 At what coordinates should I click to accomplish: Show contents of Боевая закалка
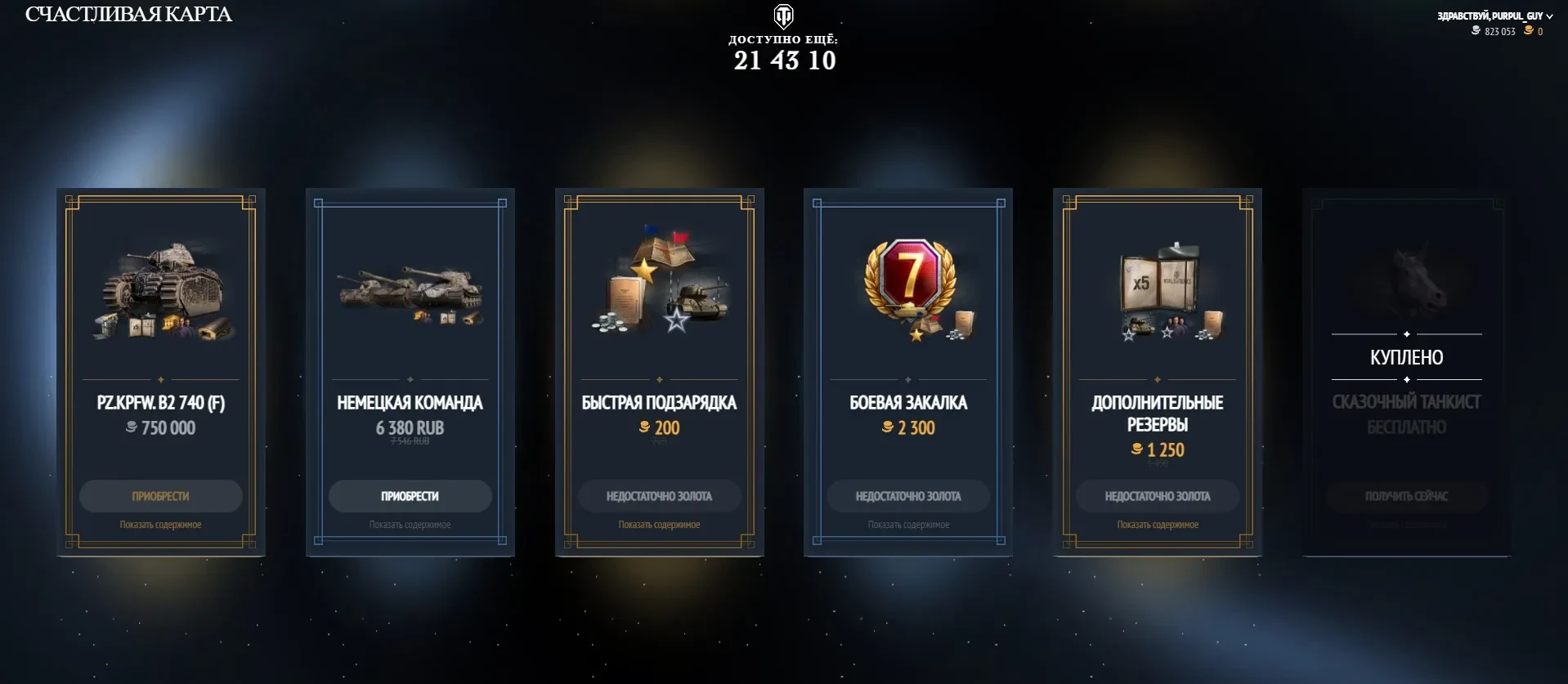click(908, 525)
